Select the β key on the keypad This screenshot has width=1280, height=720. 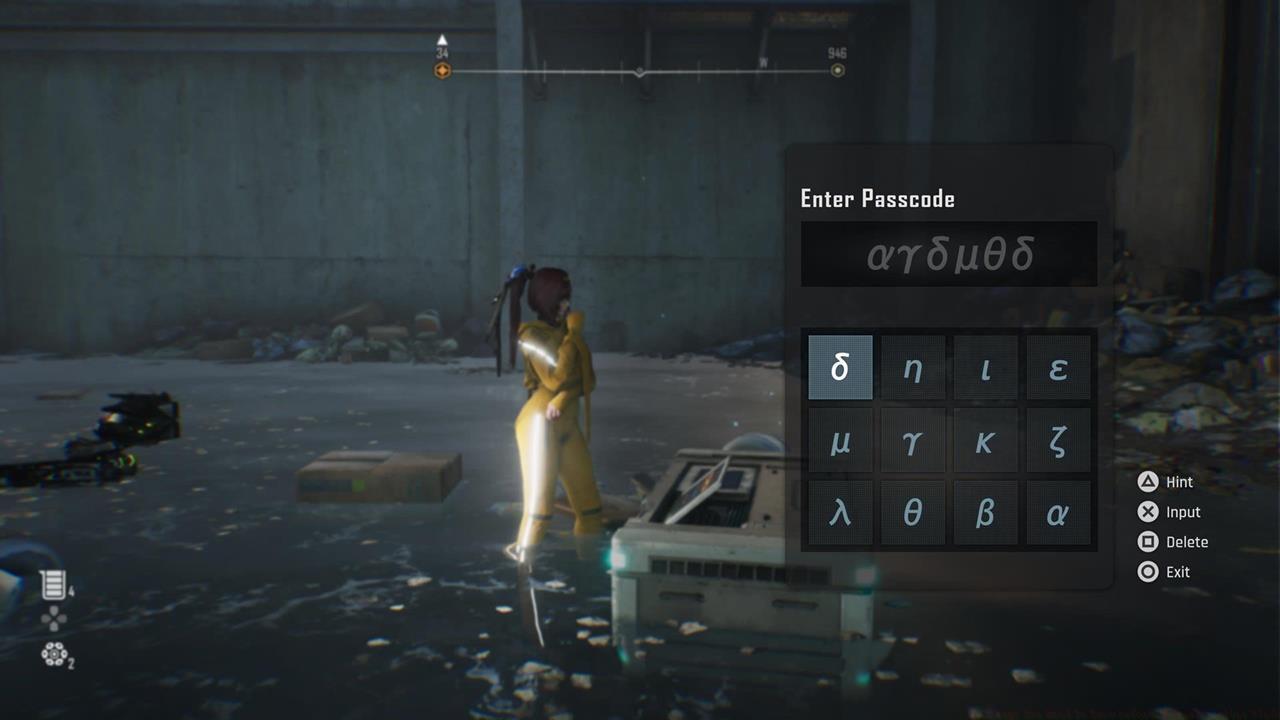tap(986, 511)
